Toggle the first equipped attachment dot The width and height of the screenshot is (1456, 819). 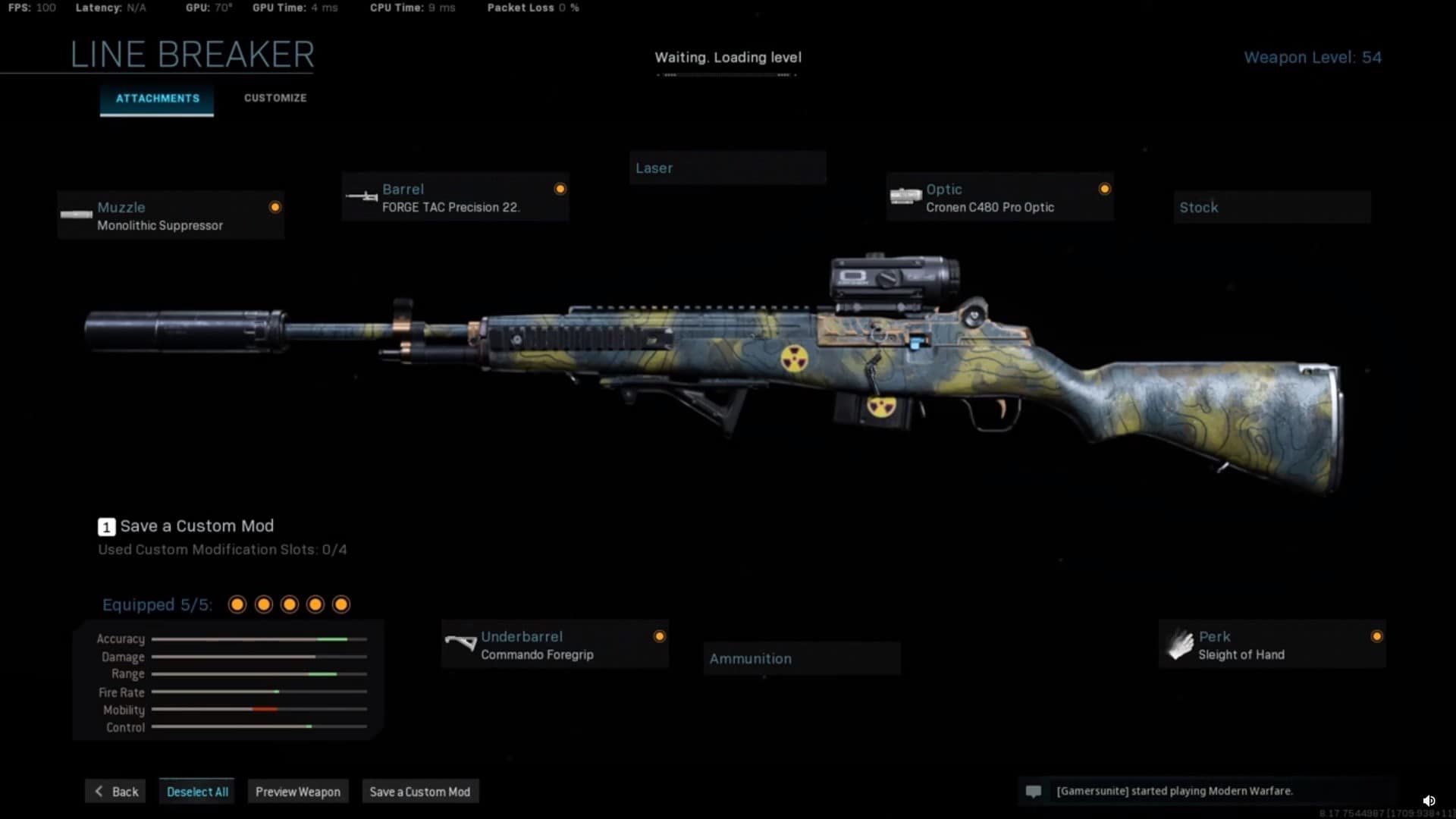coord(236,604)
